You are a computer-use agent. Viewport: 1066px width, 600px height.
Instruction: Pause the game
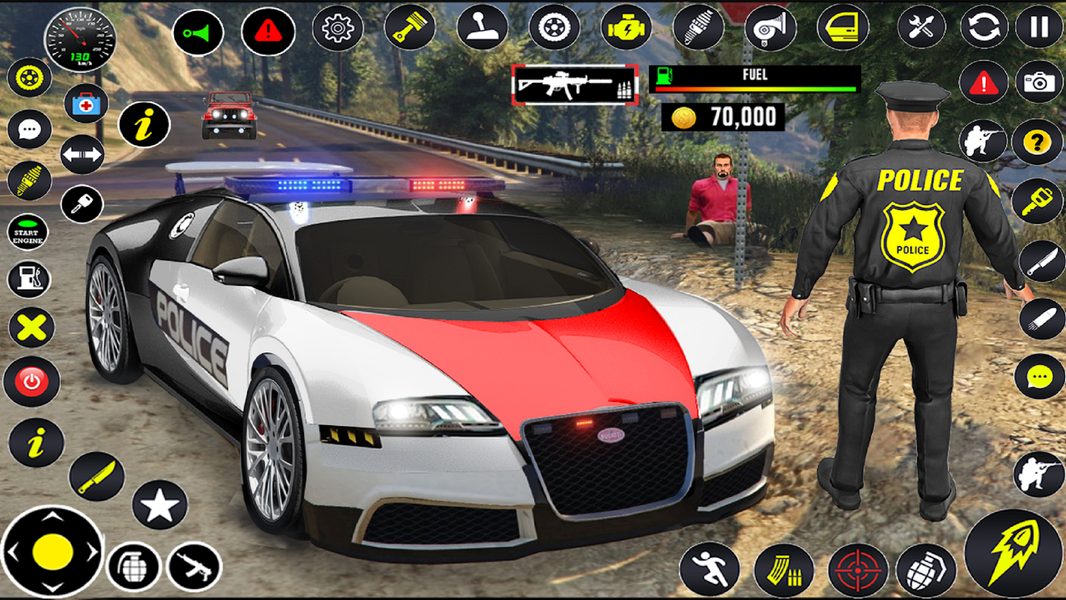point(1039,27)
